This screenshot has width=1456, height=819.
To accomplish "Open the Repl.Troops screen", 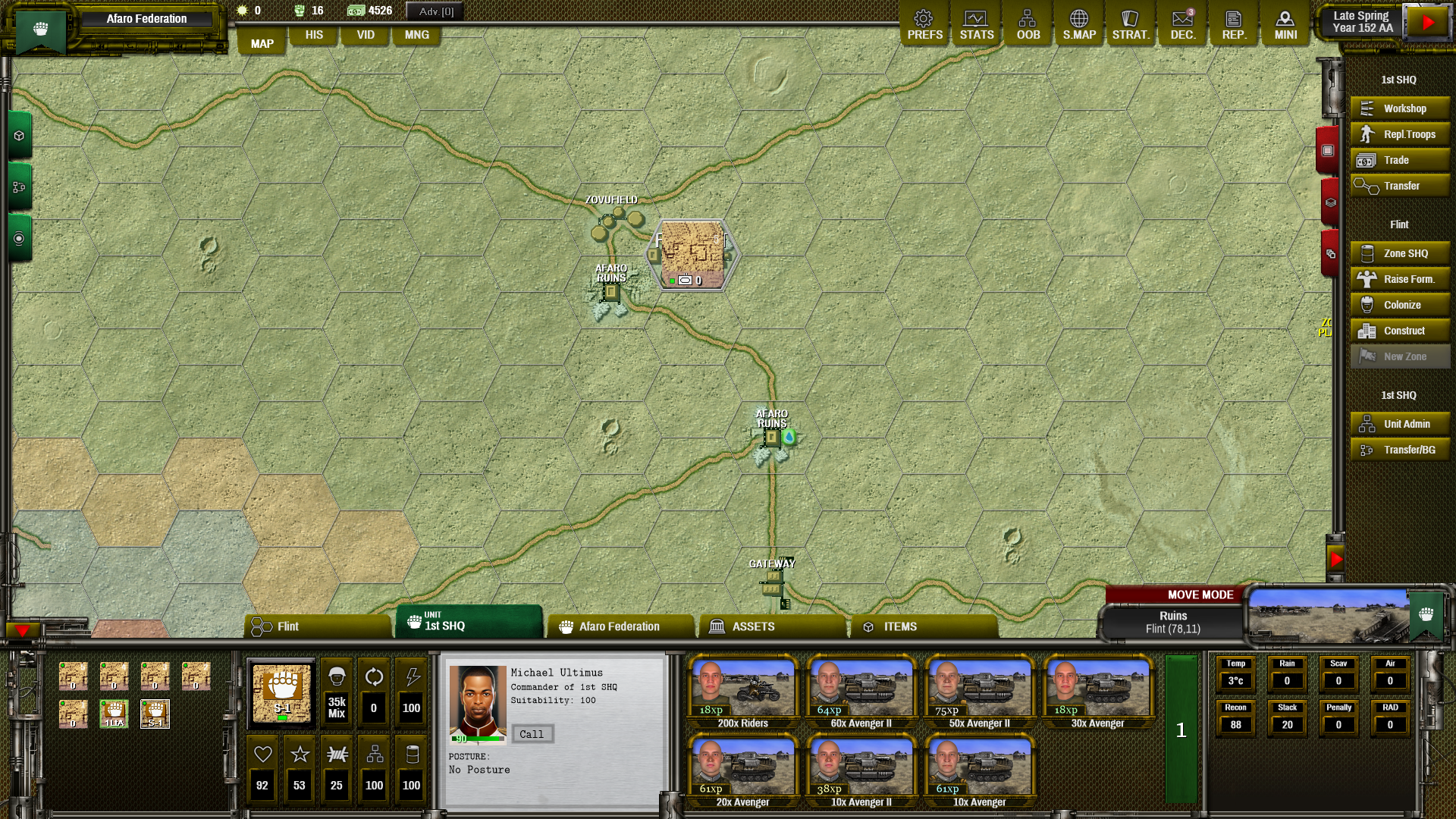I will click(1399, 134).
